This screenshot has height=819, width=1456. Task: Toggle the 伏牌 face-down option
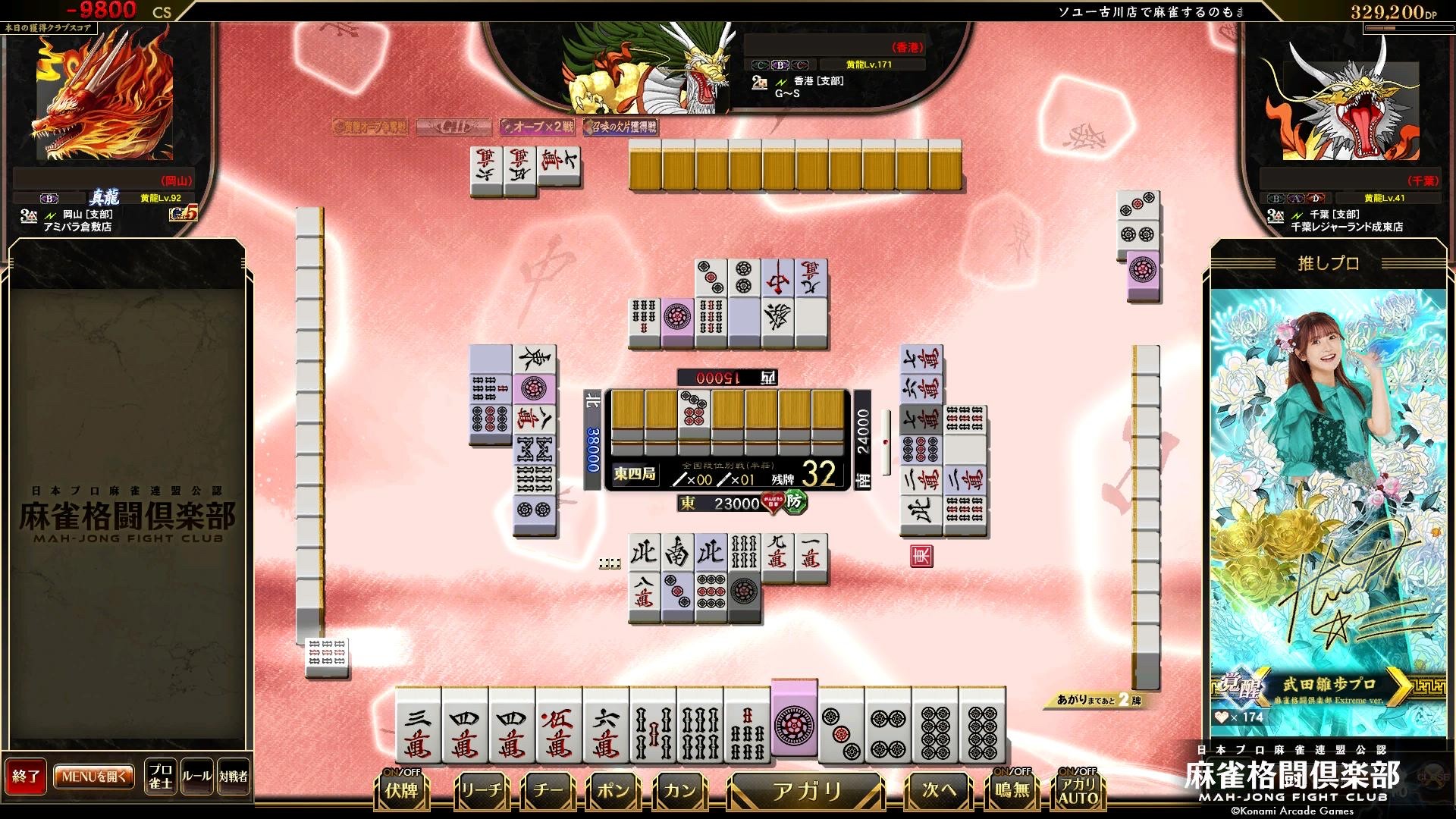click(401, 789)
